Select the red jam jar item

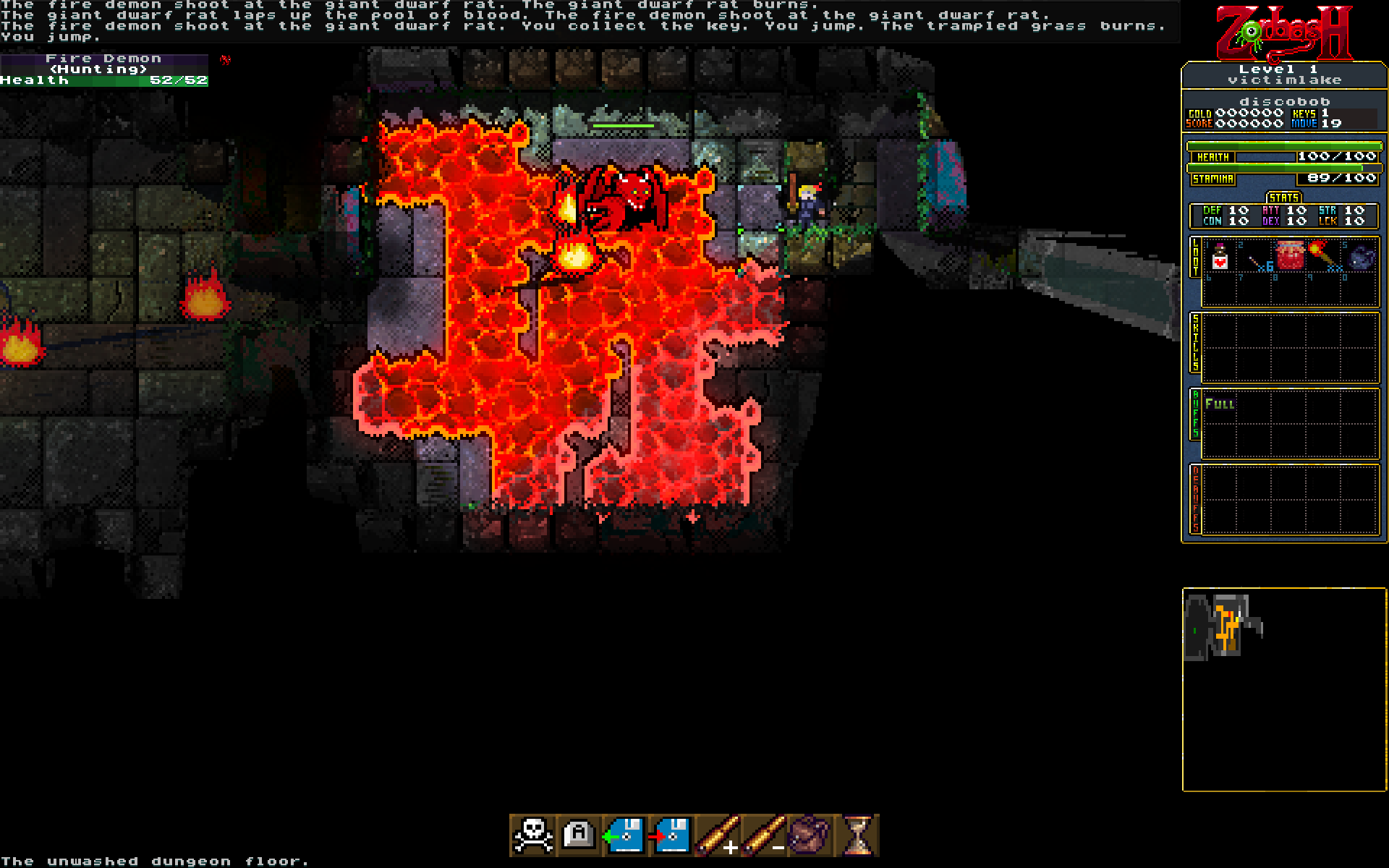pos(1290,257)
